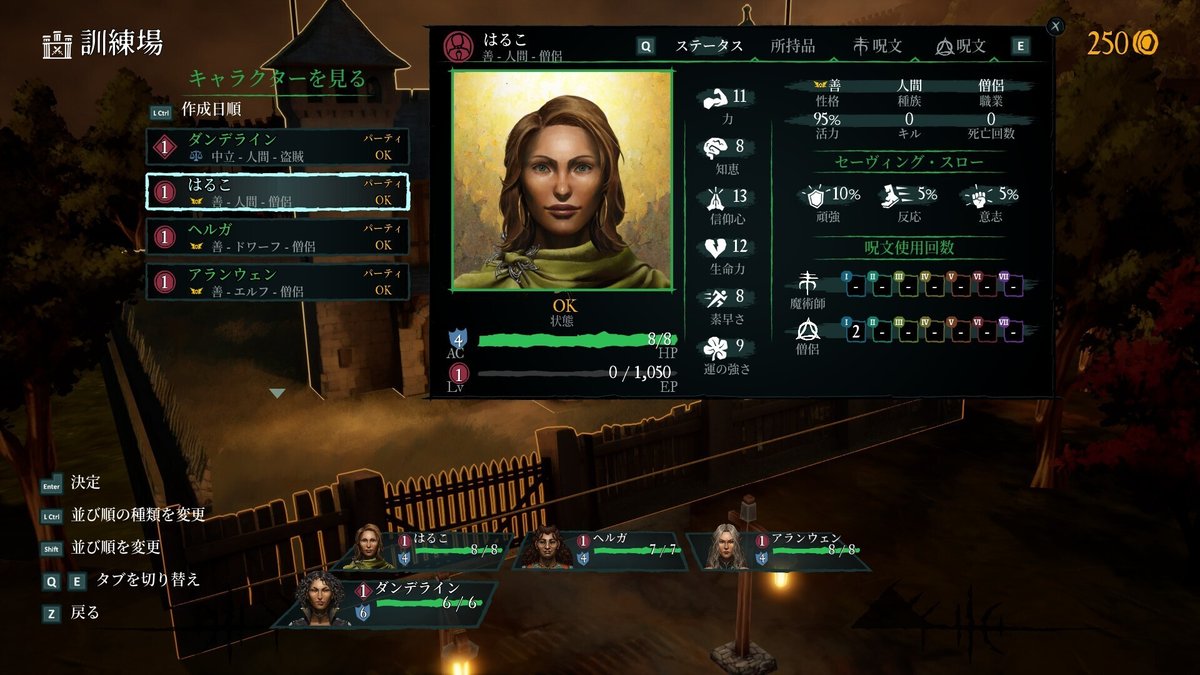Open the 所持品 inventory tab
The height and width of the screenshot is (675, 1200).
[x=792, y=46]
